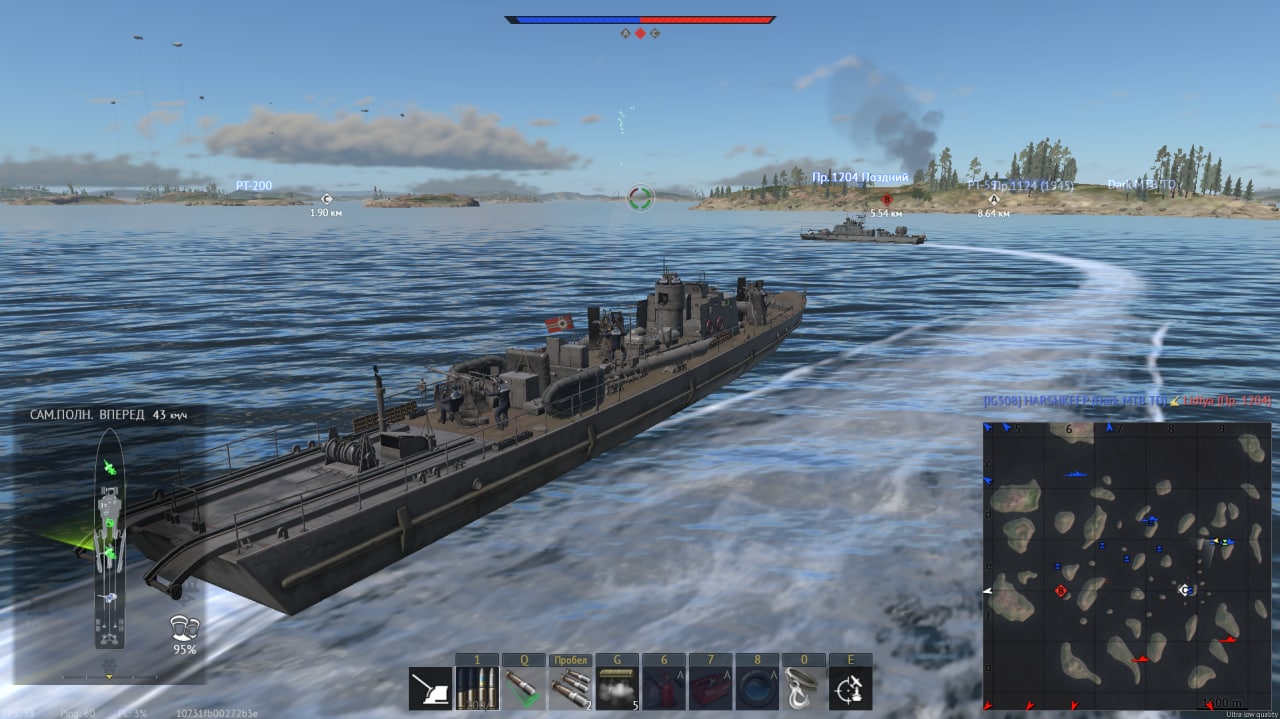The image size is (1280, 719).
Task: Click the ship damage diagram panel
Action: tap(109, 540)
